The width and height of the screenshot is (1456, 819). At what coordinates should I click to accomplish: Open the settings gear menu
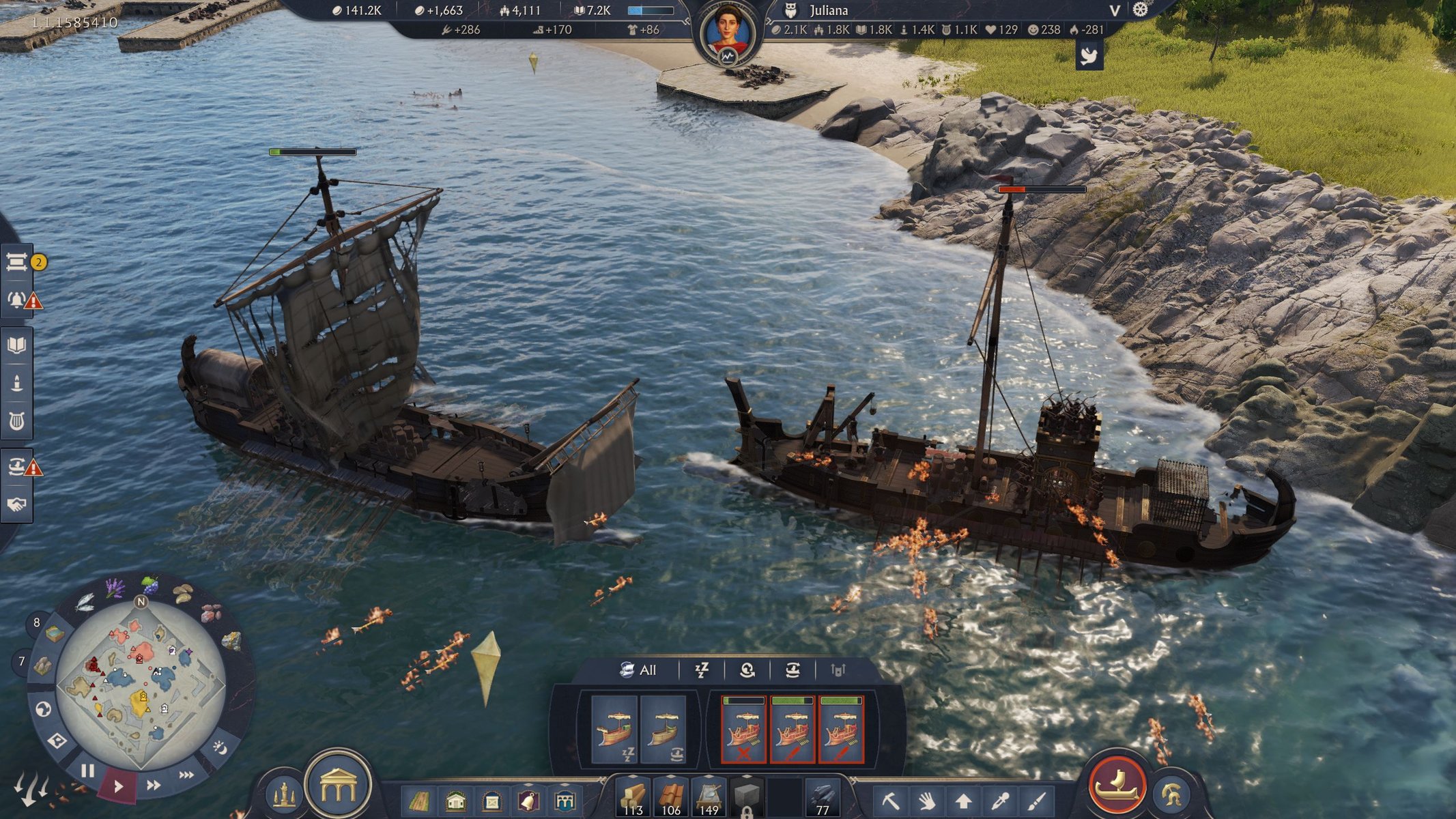1140,10
